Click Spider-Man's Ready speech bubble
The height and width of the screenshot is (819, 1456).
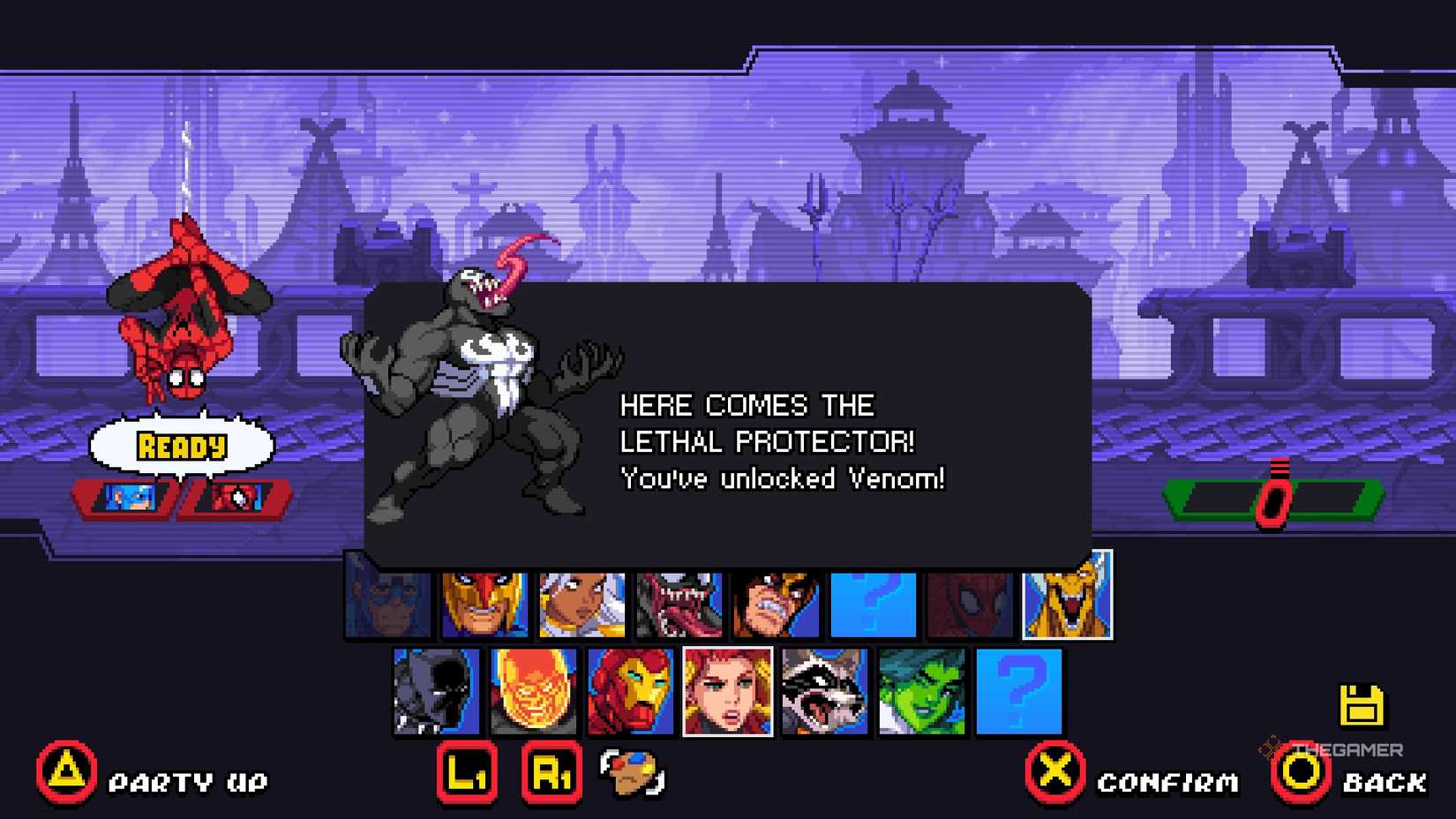coord(181,446)
